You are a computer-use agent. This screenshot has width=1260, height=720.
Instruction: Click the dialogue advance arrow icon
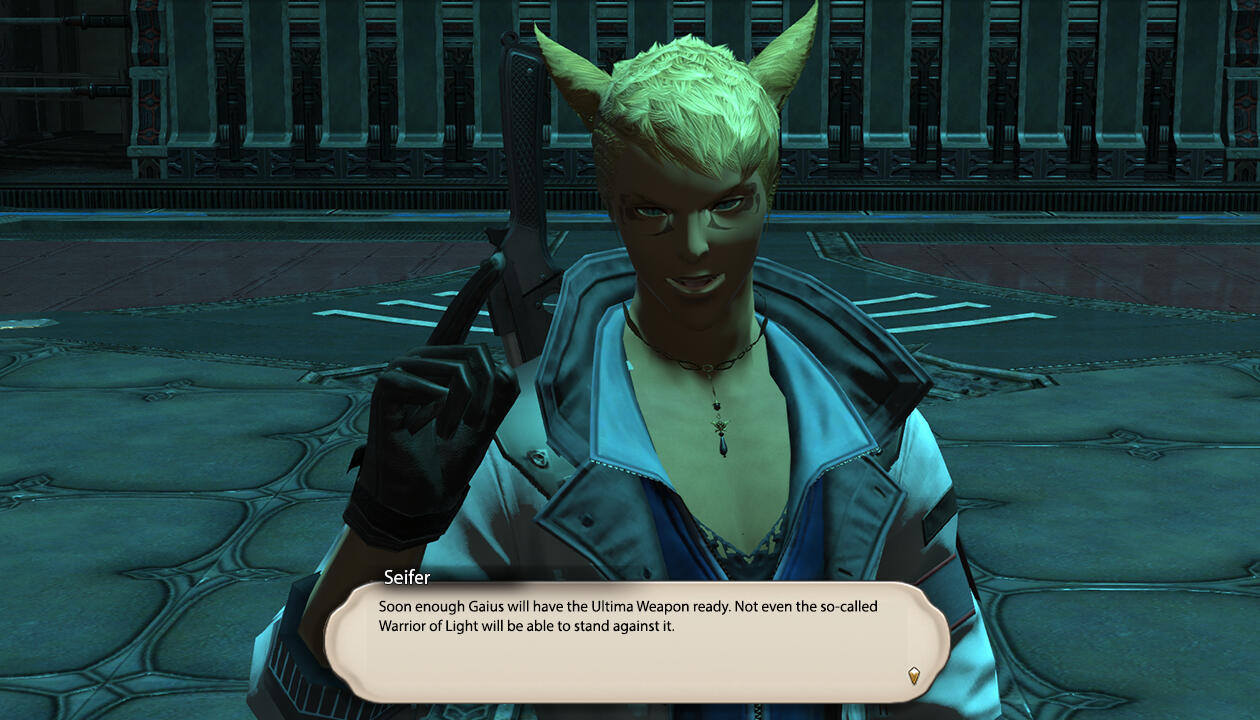tap(913, 675)
